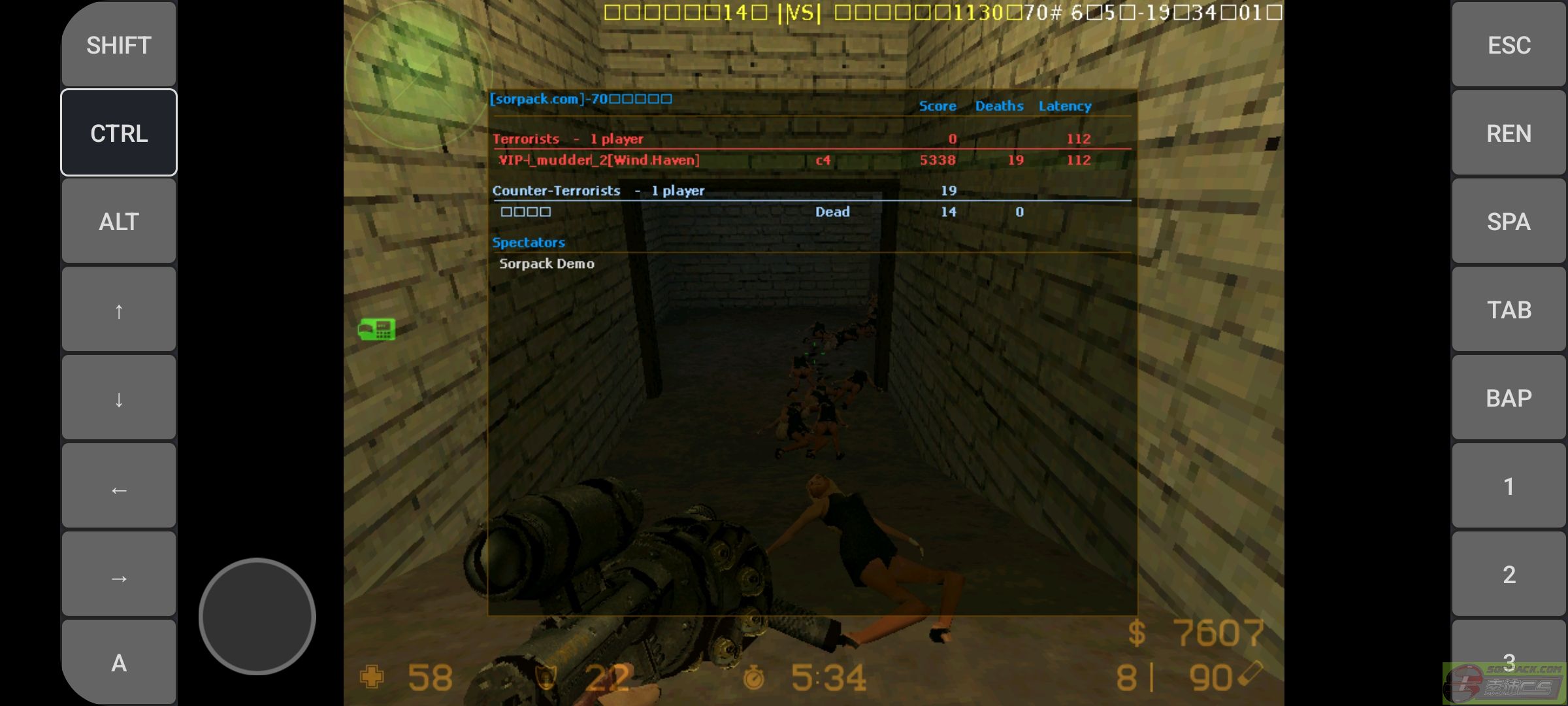Tap the left arrow button
Viewport: 1568px width, 706px height.
coord(119,487)
